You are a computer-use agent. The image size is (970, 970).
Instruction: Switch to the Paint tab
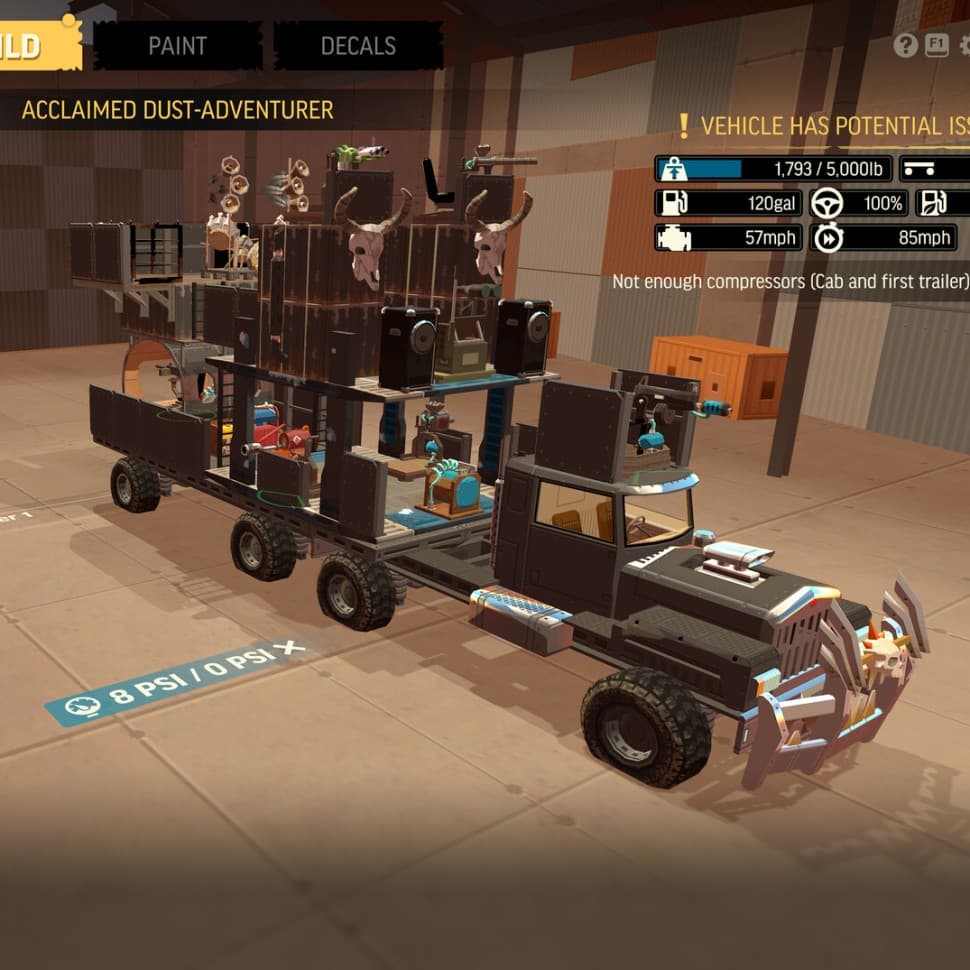pyautogui.click(x=177, y=46)
